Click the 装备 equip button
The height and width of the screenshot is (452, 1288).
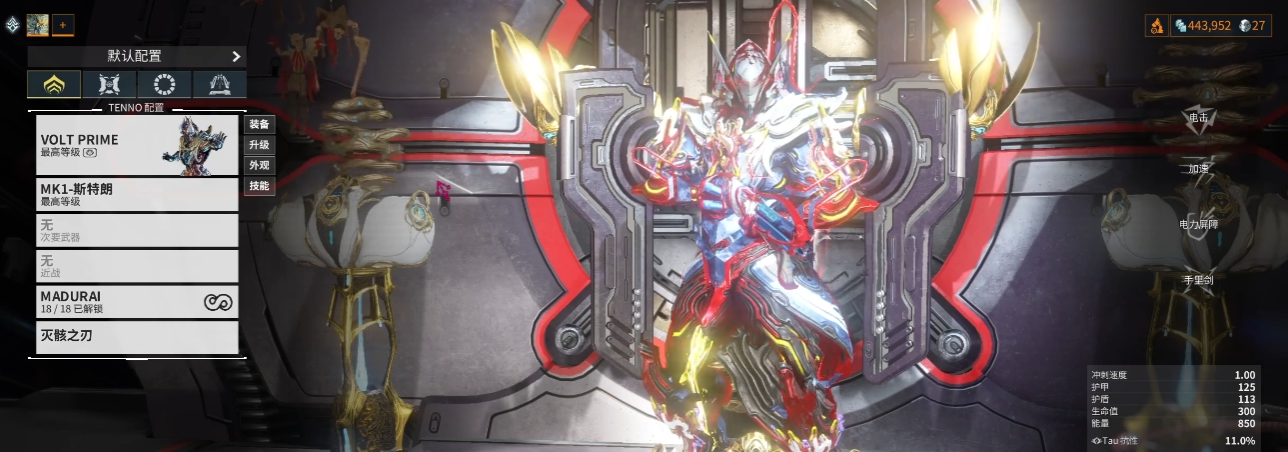click(x=259, y=125)
